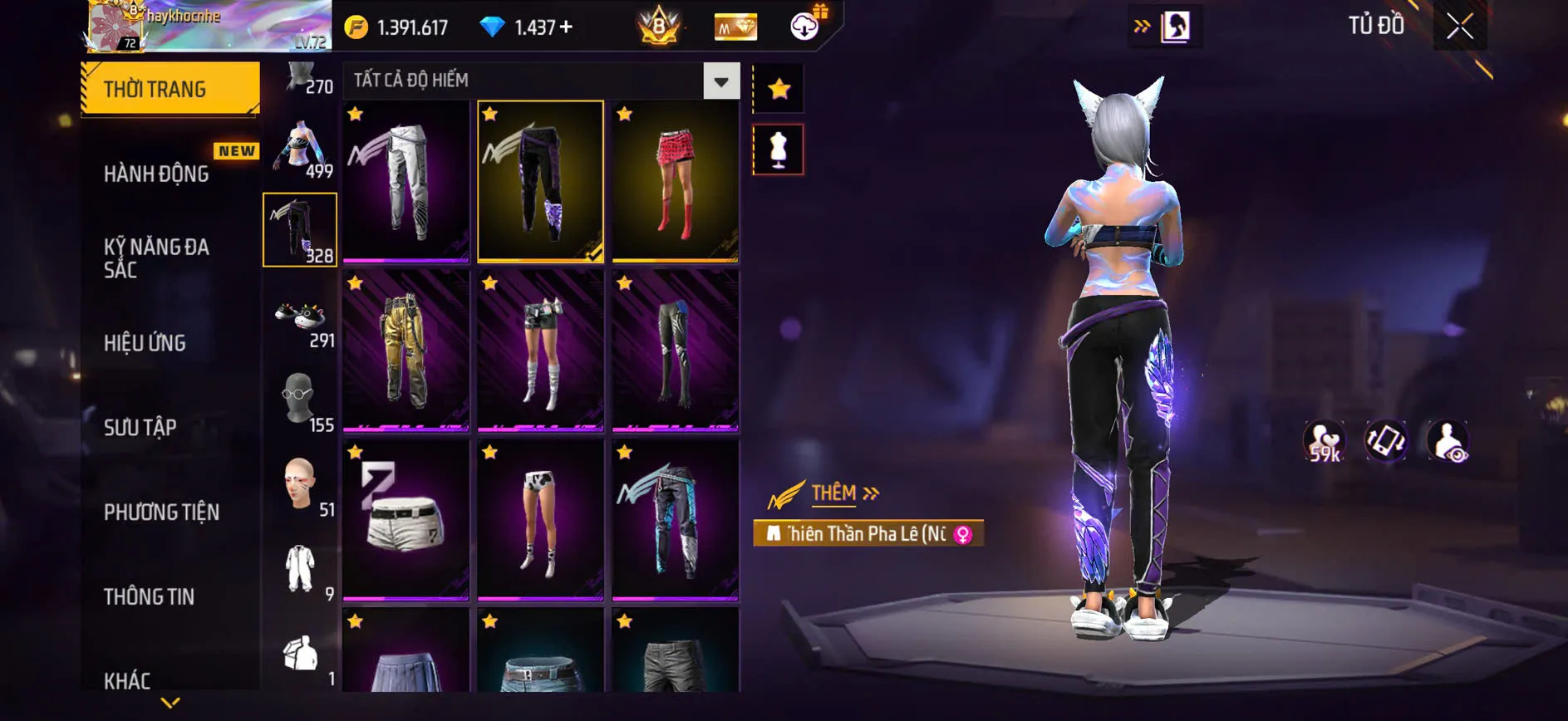Click the 59k likes heart icon
This screenshot has height=721, width=1568.
click(1325, 442)
